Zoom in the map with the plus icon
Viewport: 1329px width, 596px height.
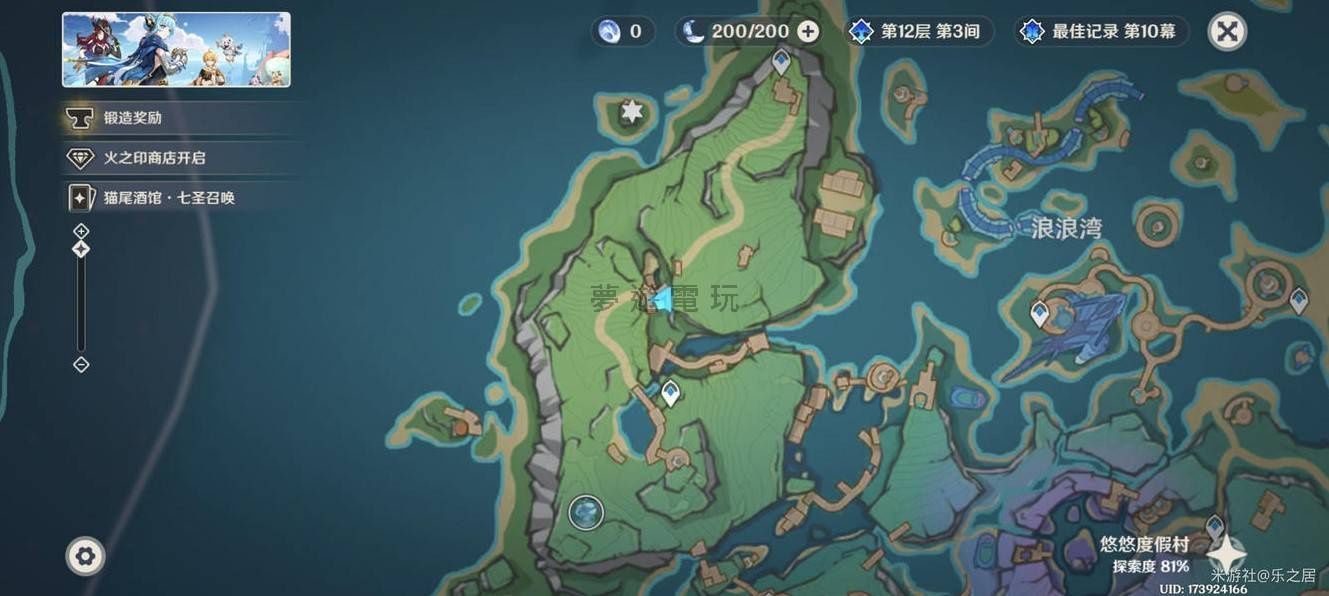coord(82,231)
